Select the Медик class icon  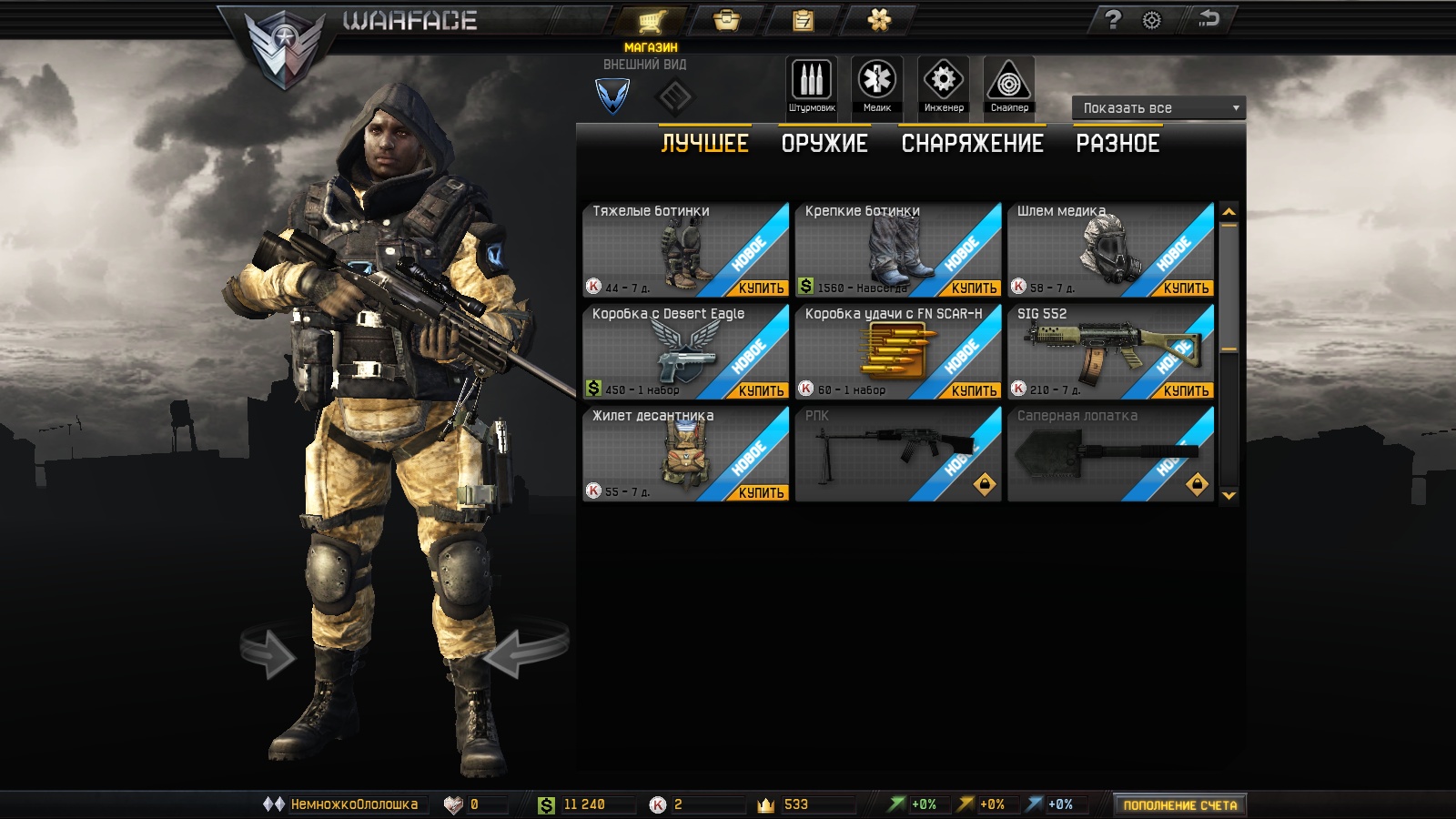pos(877,86)
